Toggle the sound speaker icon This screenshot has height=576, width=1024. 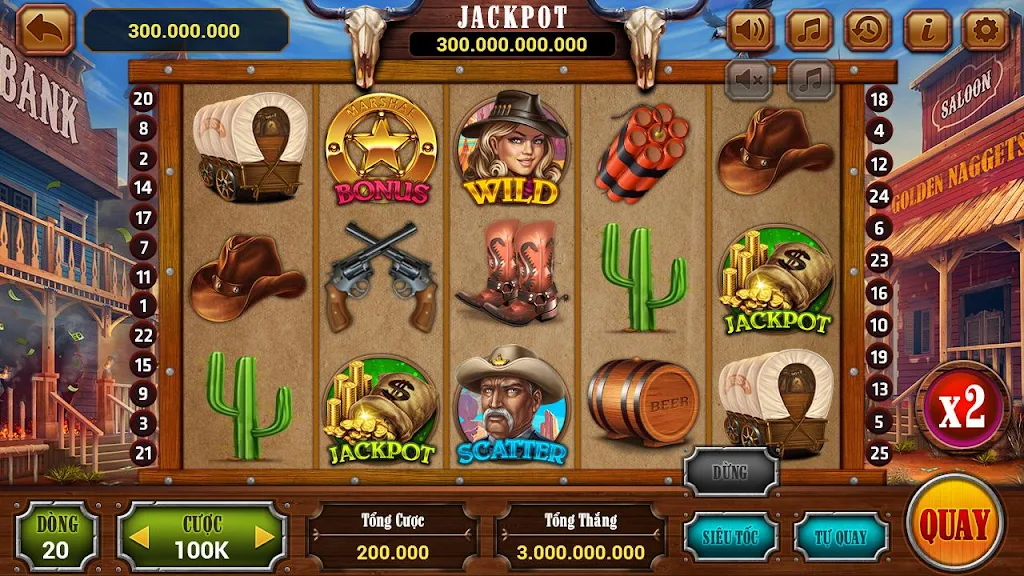tap(750, 30)
